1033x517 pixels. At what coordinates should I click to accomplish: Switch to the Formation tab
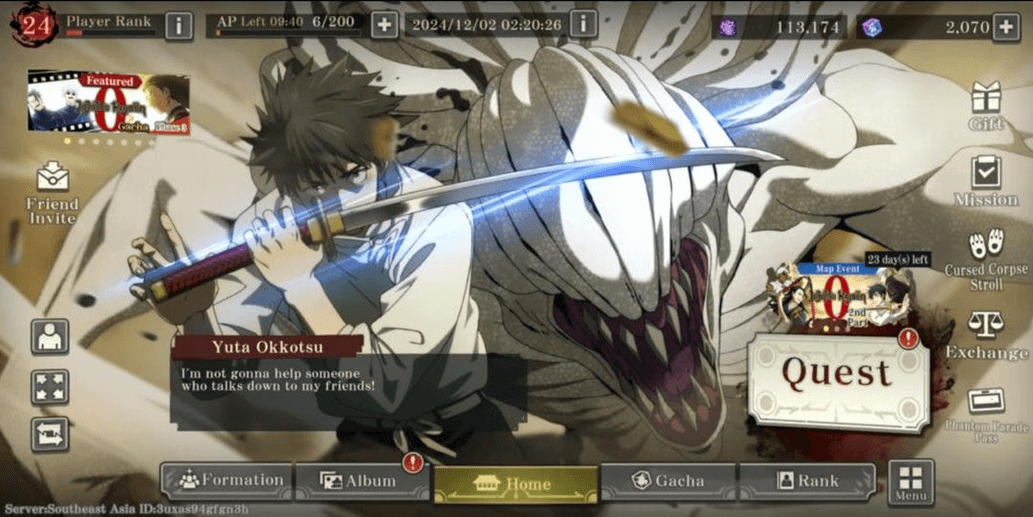click(228, 481)
